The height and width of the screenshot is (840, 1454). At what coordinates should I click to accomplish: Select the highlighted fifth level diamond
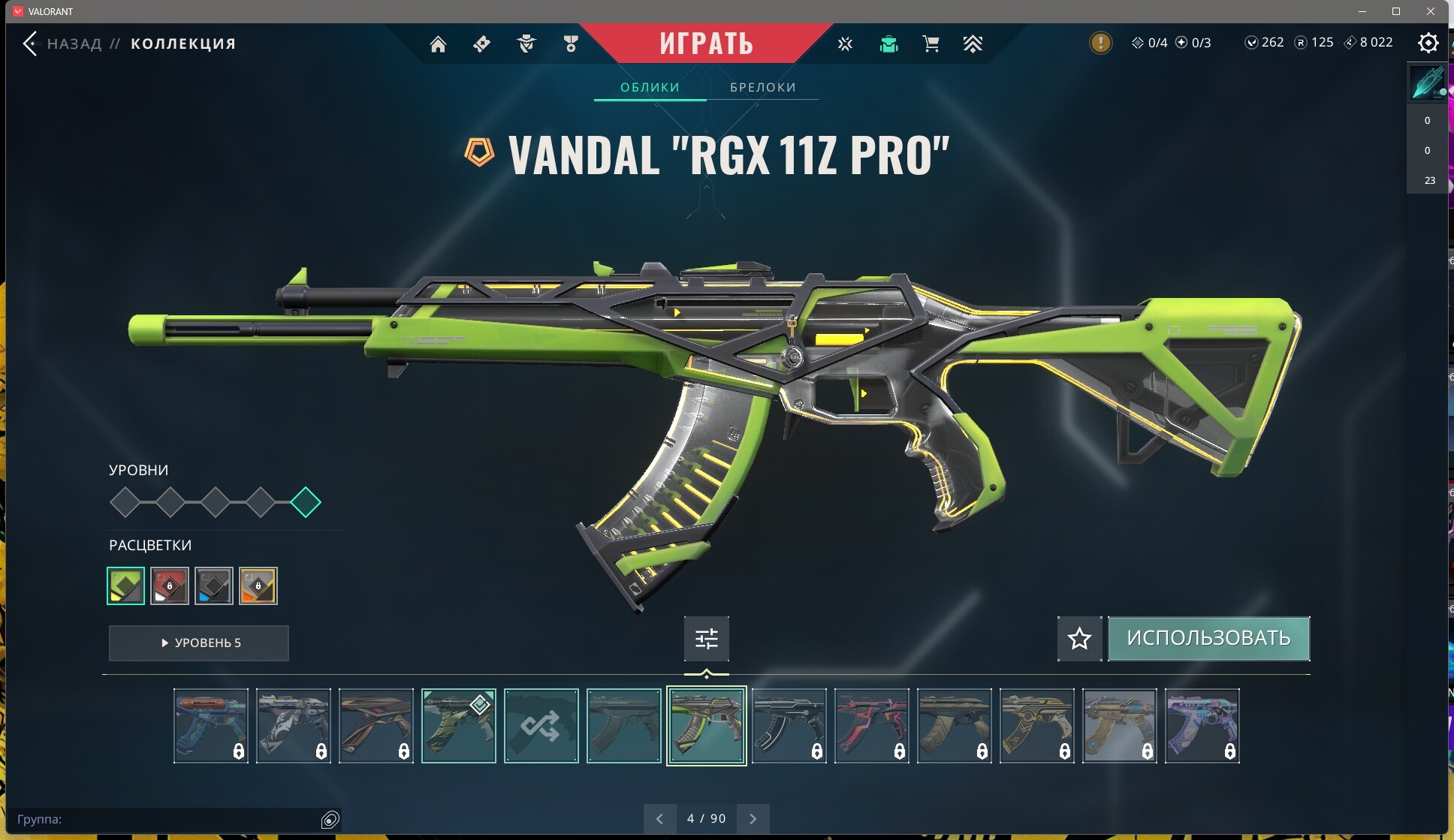click(x=306, y=502)
